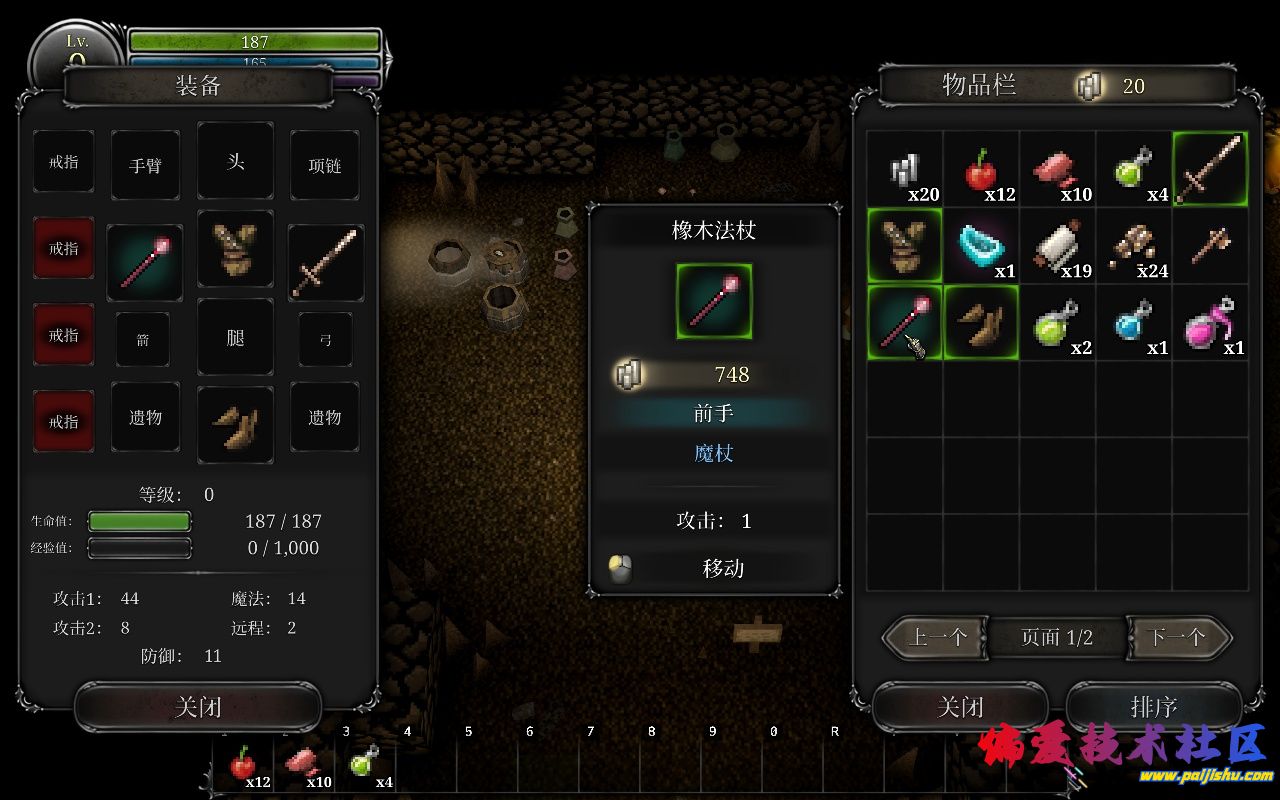This screenshot has height=800, width=1280.
Task: Choose the green potion x4 in inventory grid
Action: pyautogui.click(x=1133, y=170)
